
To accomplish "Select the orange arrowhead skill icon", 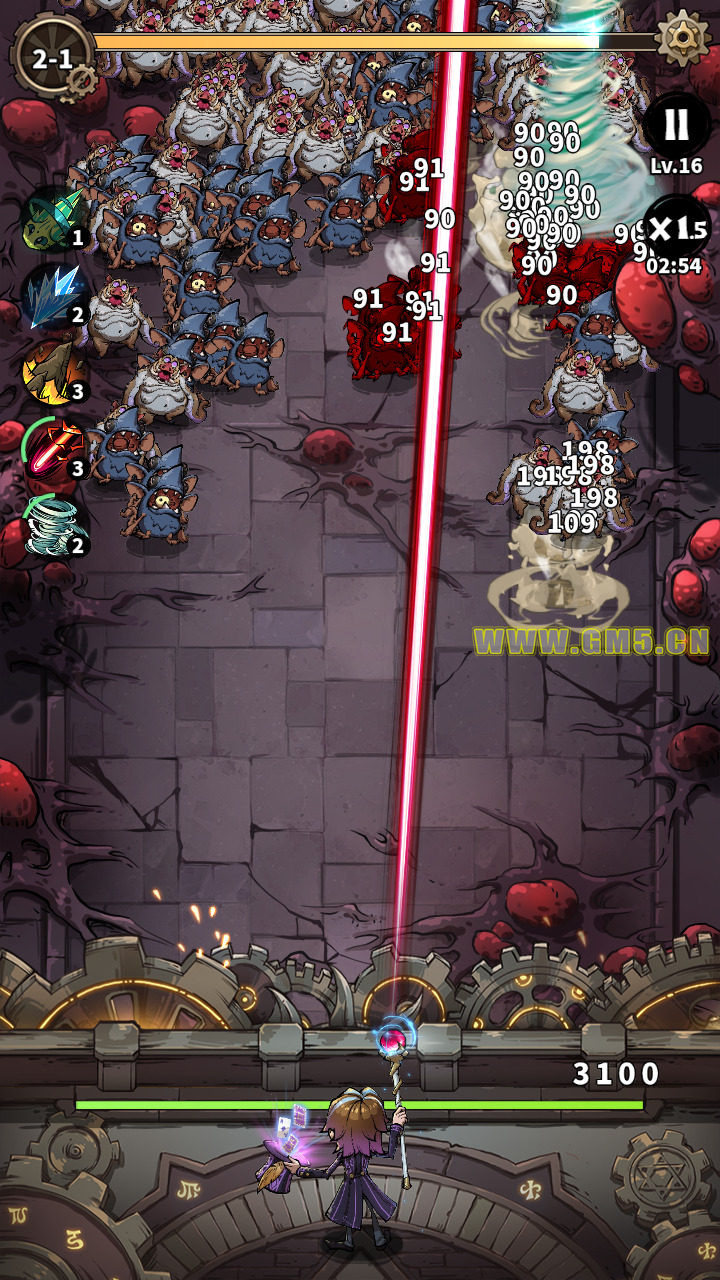I will coord(53,371).
